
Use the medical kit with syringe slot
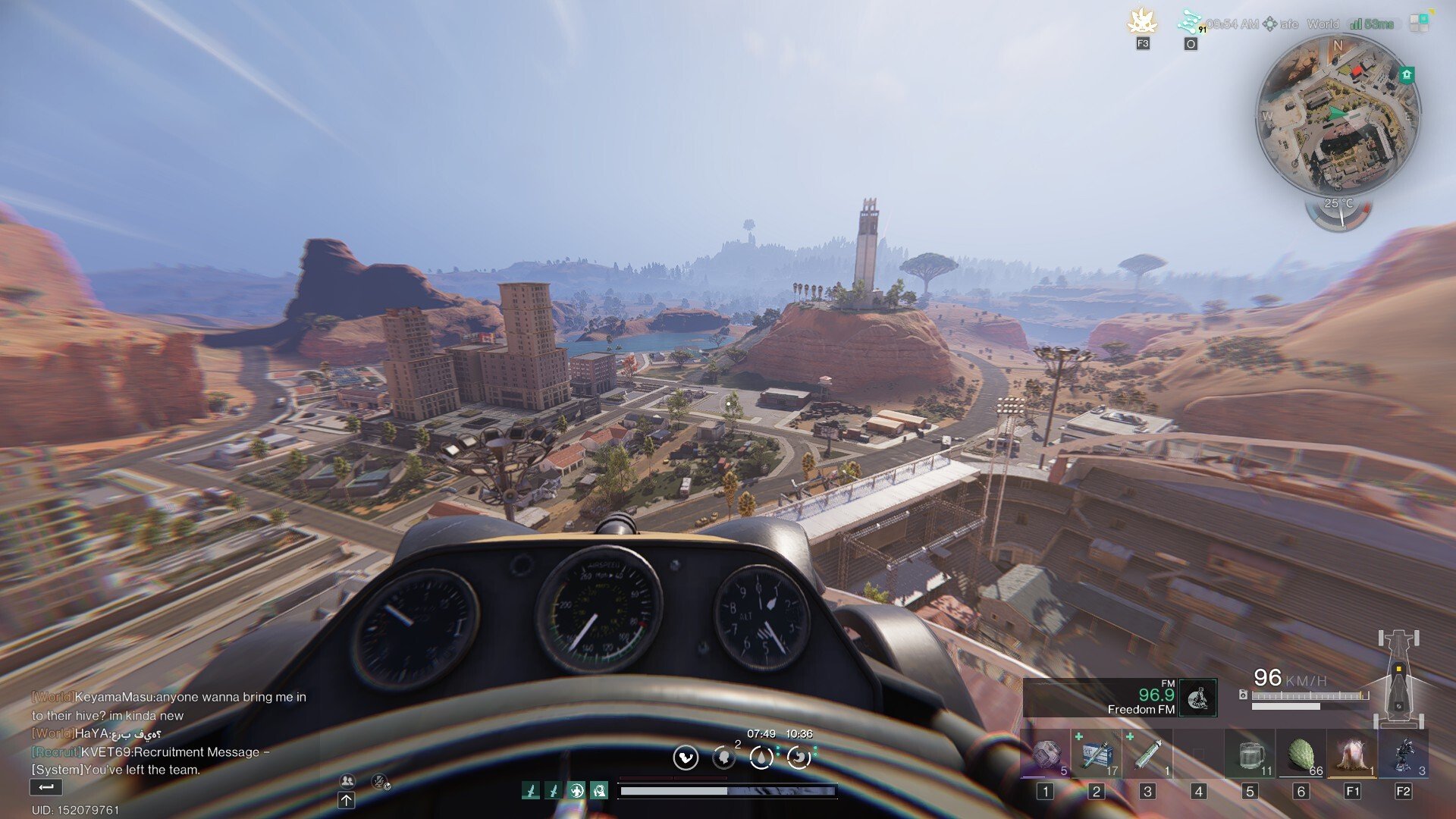[1097, 755]
